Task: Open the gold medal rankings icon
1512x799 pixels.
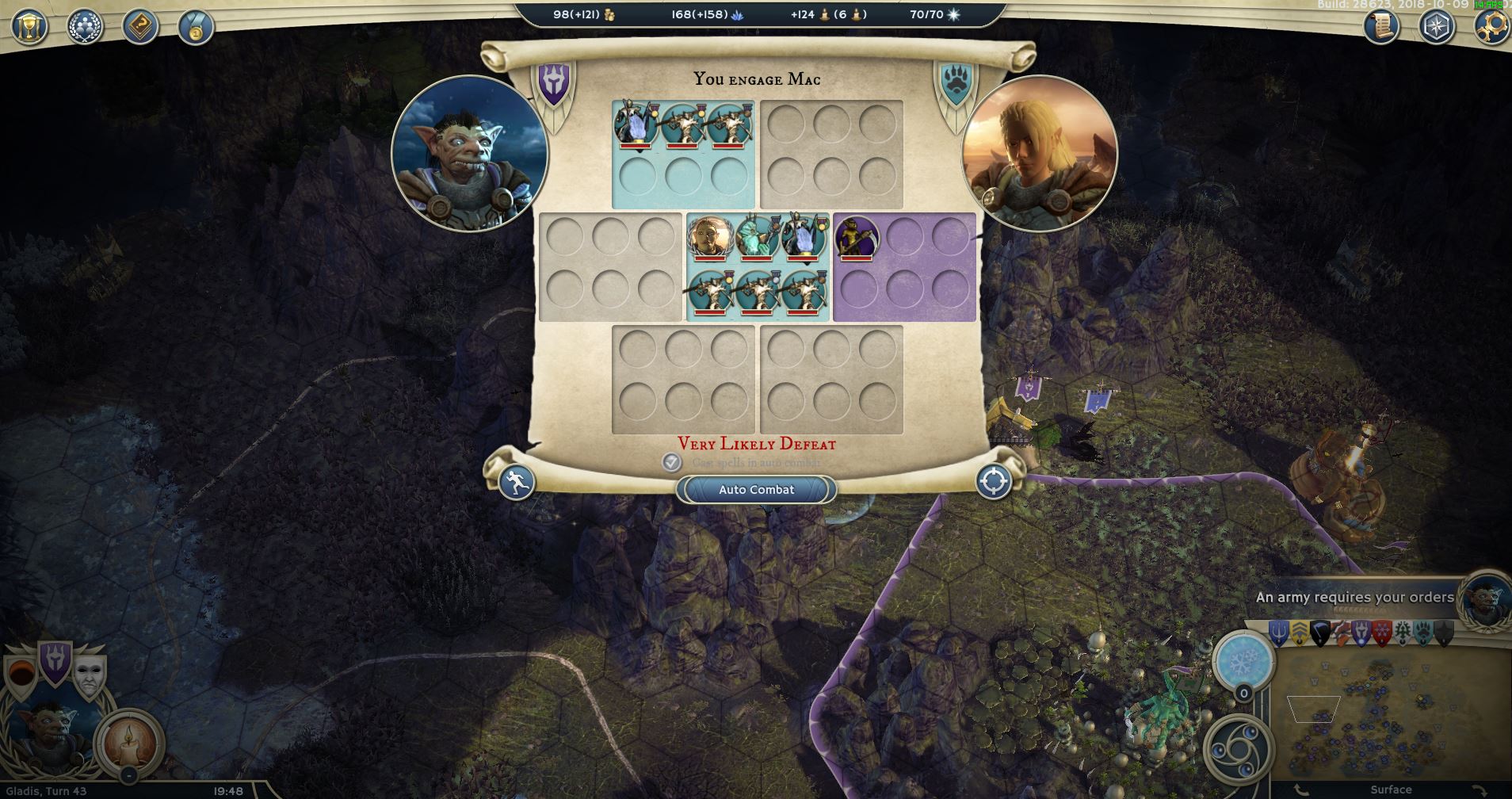Action: tap(194, 29)
